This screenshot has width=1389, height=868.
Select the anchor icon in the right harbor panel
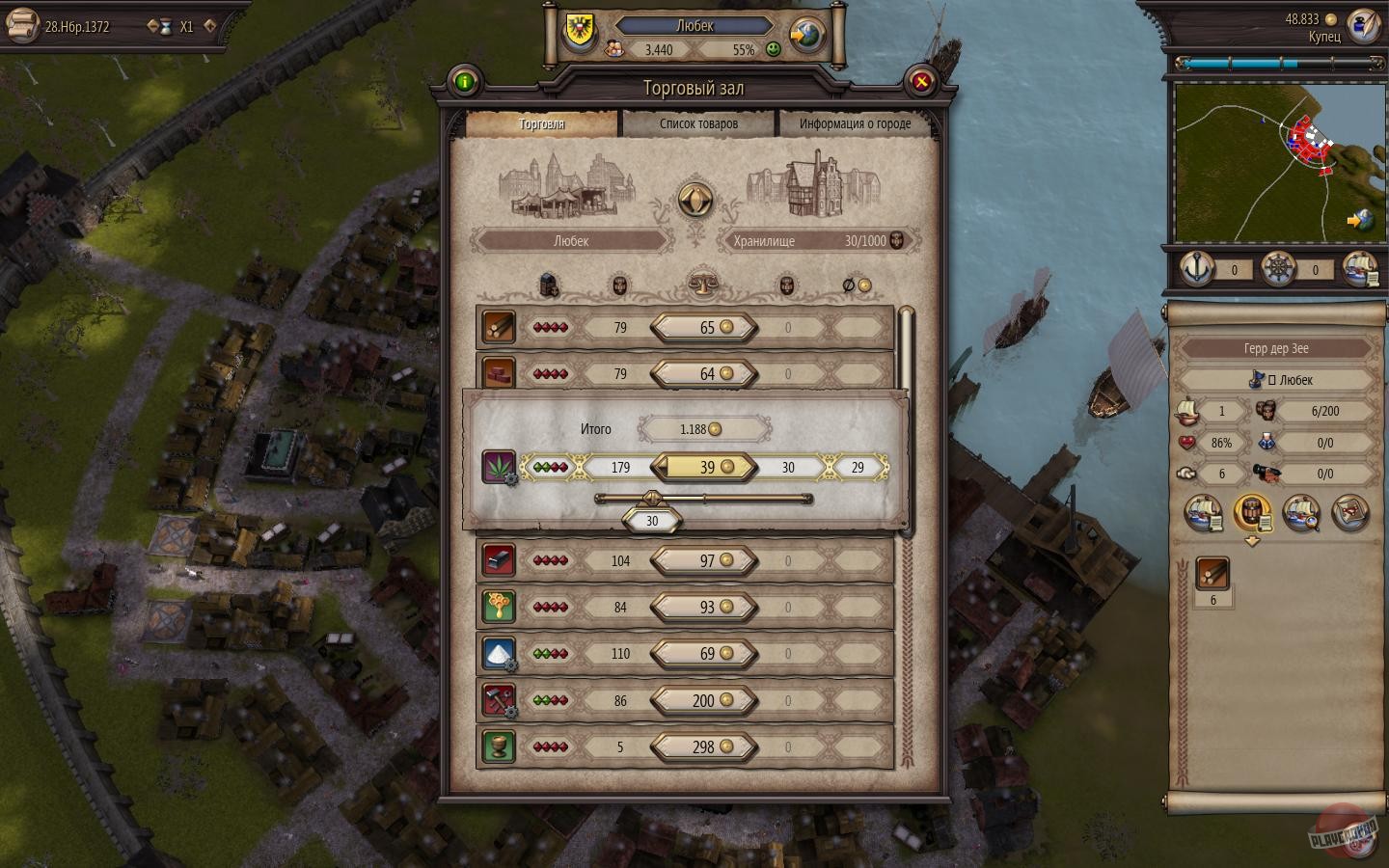pyautogui.click(x=1196, y=270)
